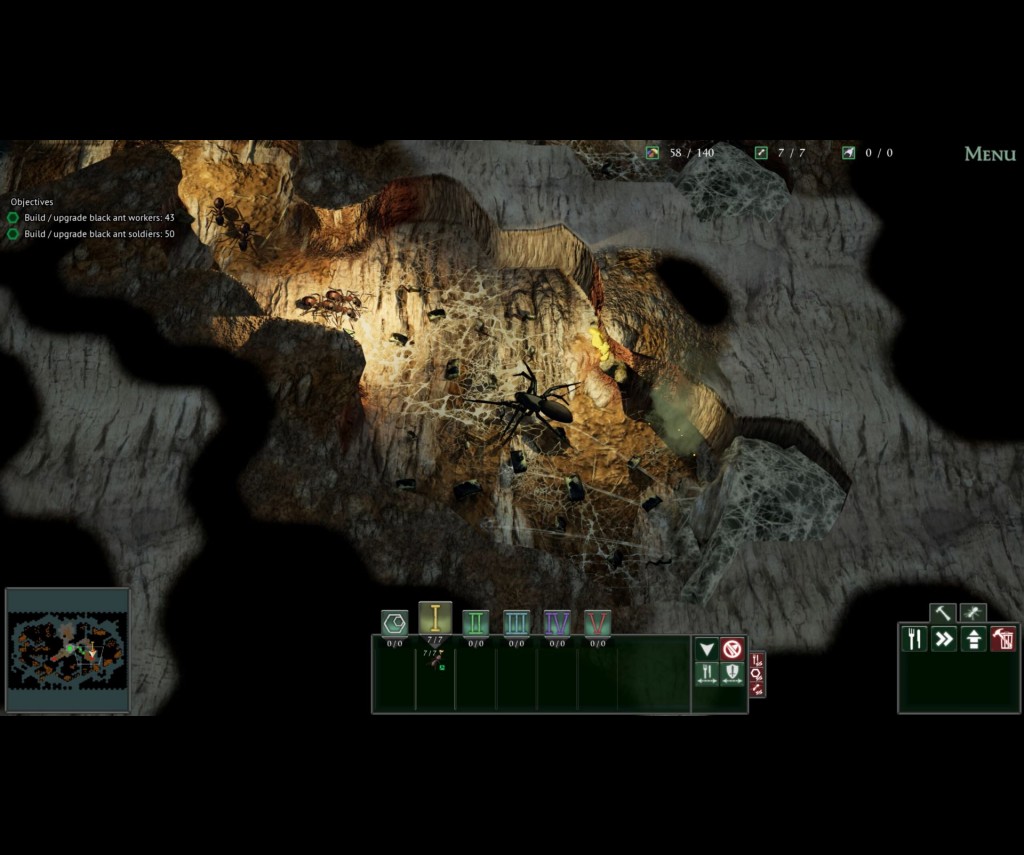Select army group I
Viewport: 1024px width, 855px height.
(x=435, y=619)
